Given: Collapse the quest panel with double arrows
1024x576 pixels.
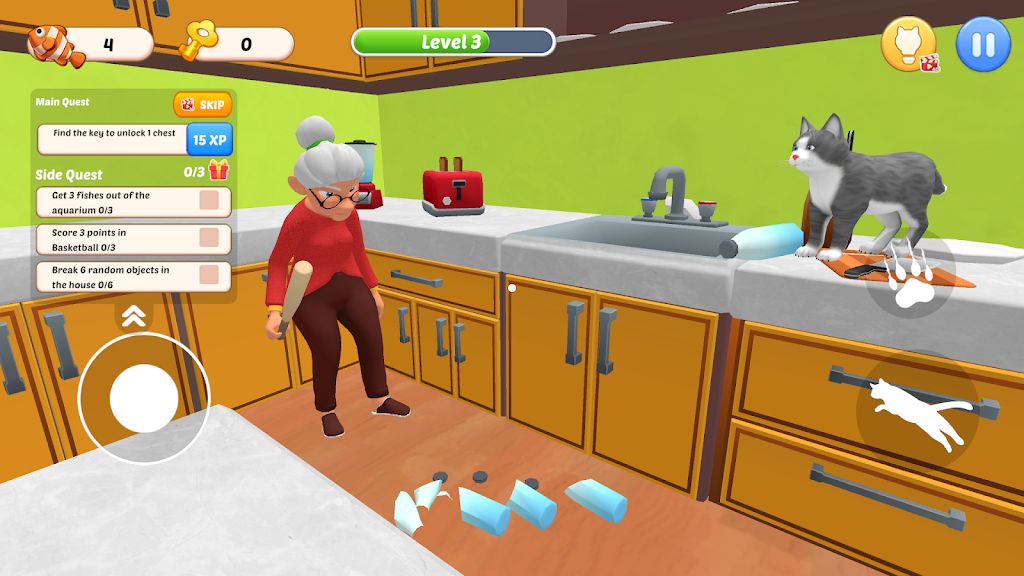Looking at the screenshot, I should click(x=134, y=317).
